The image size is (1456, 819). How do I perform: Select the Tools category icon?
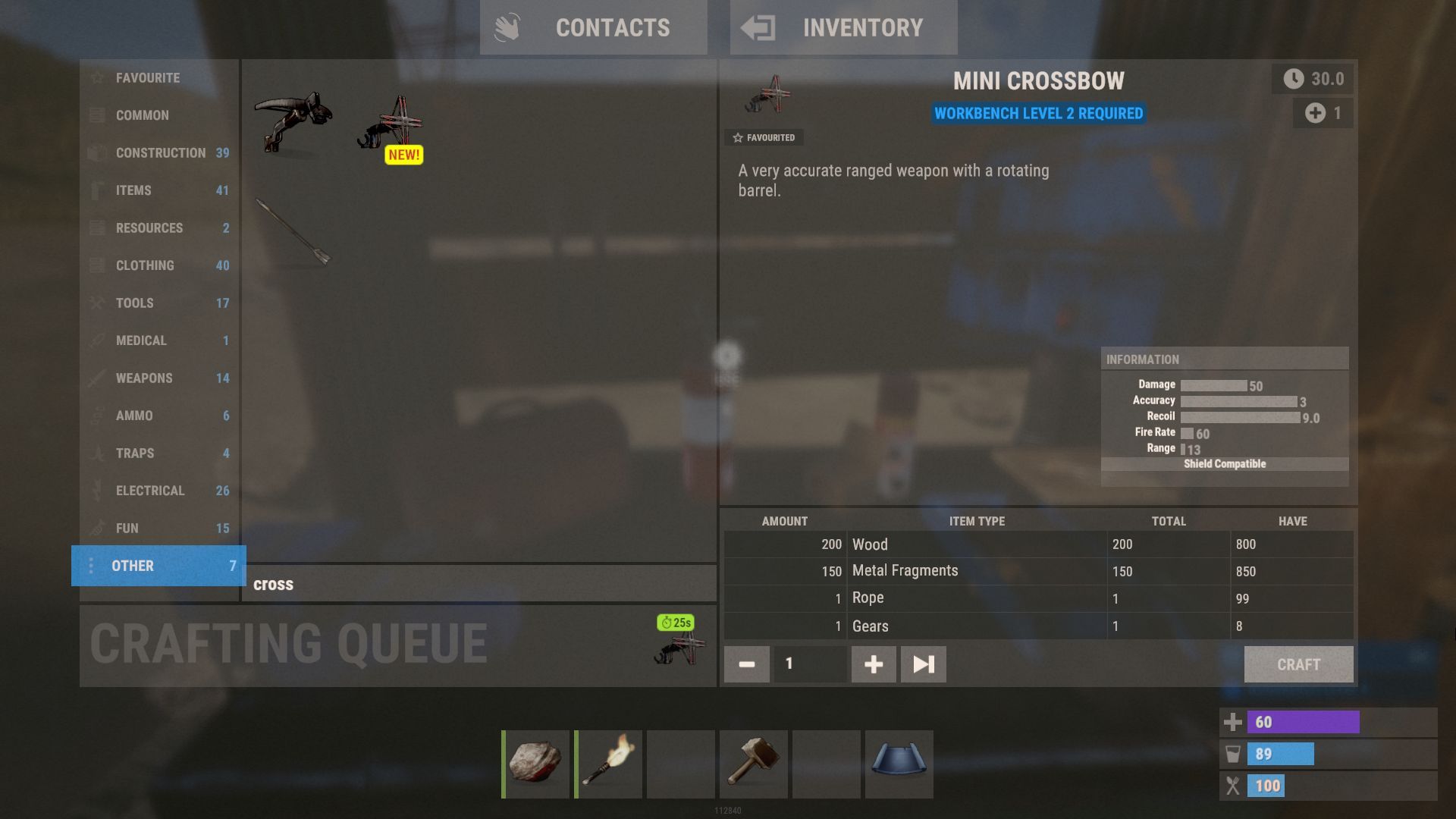(x=97, y=303)
